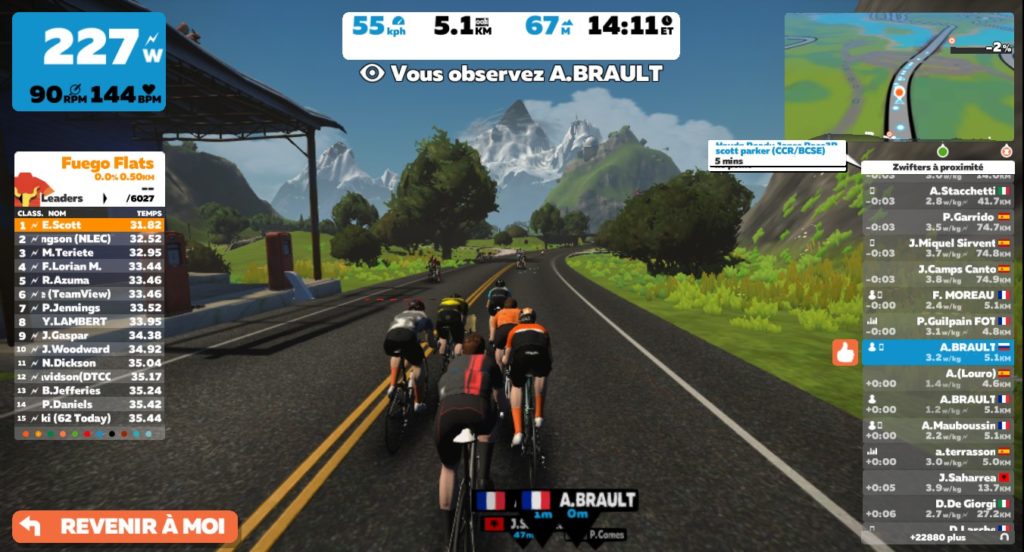Select A.Mauboussin from nearby list
1024x552 pixels.
tap(938, 430)
